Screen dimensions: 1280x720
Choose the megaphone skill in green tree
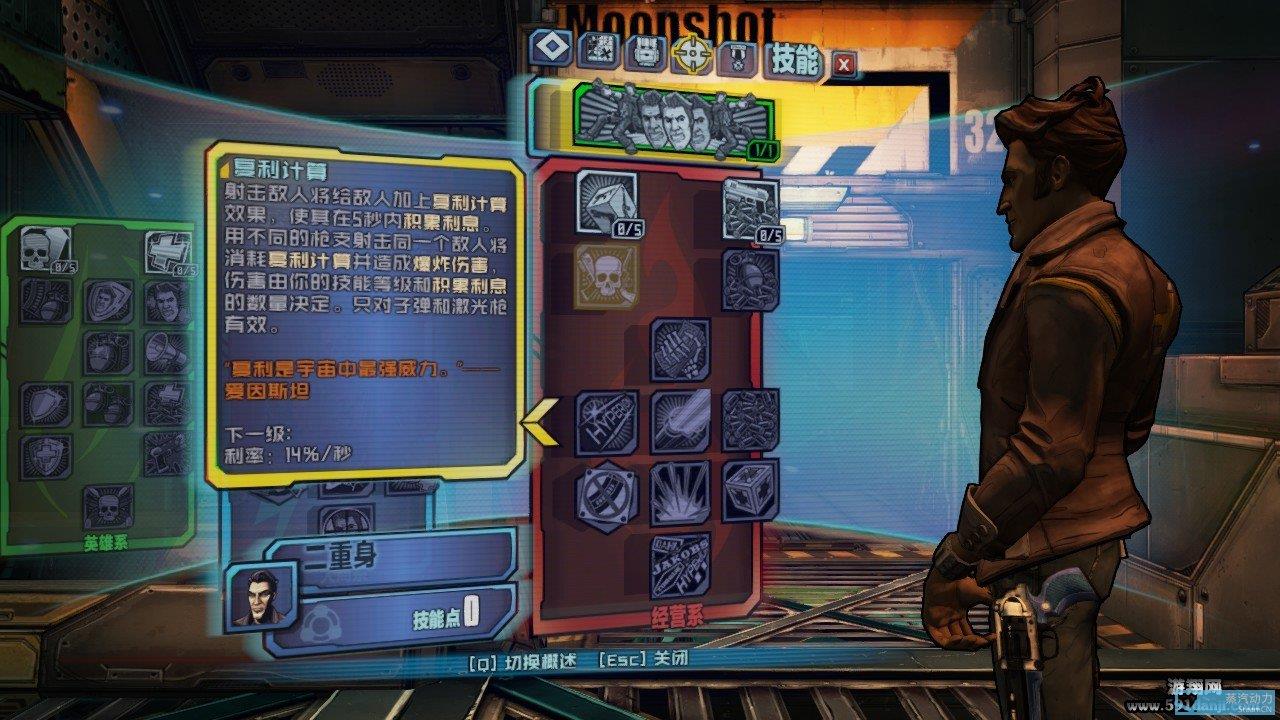pyautogui.click(x=167, y=353)
